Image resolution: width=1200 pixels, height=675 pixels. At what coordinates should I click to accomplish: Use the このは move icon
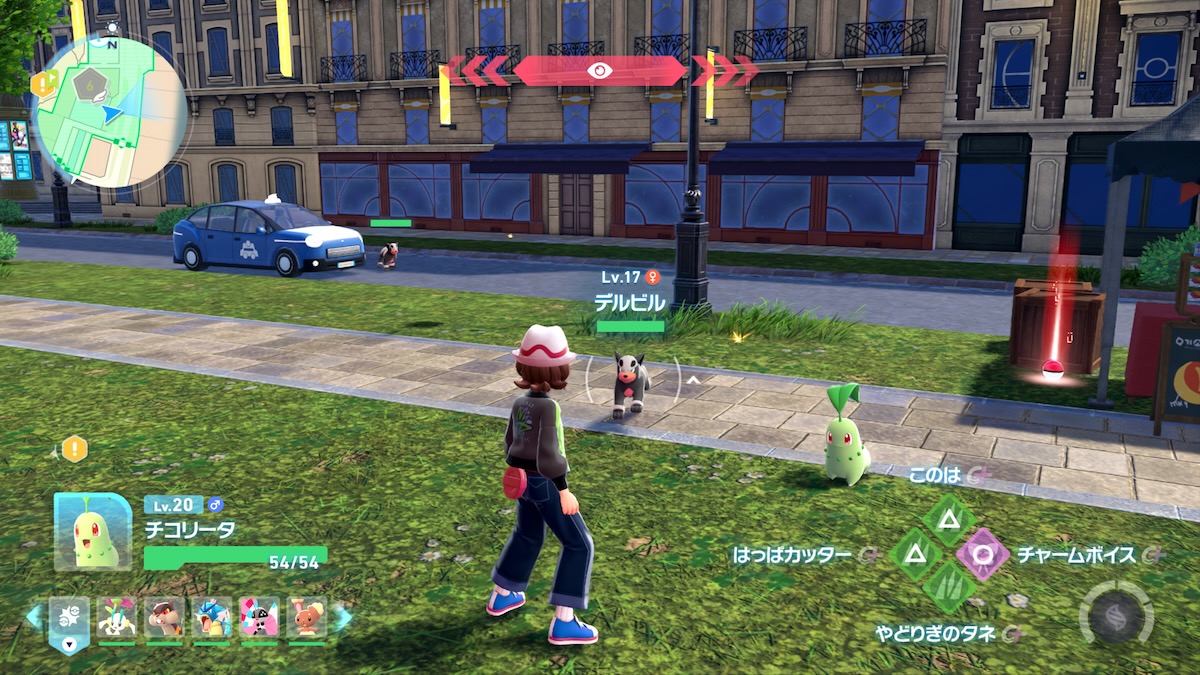[948, 518]
